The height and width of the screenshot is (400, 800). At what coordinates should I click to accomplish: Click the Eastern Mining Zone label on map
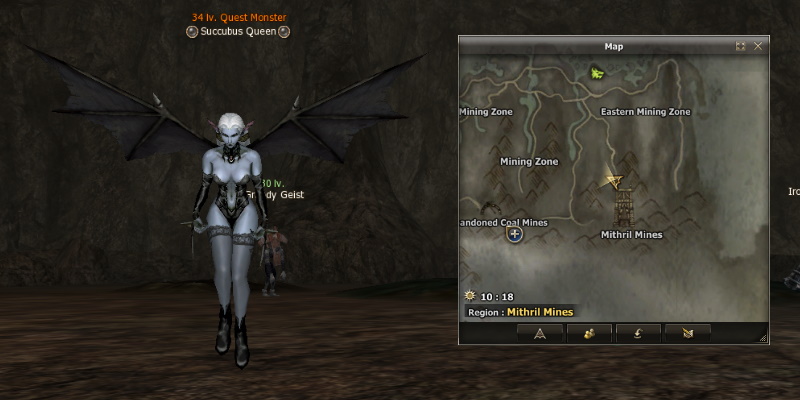tap(645, 112)
